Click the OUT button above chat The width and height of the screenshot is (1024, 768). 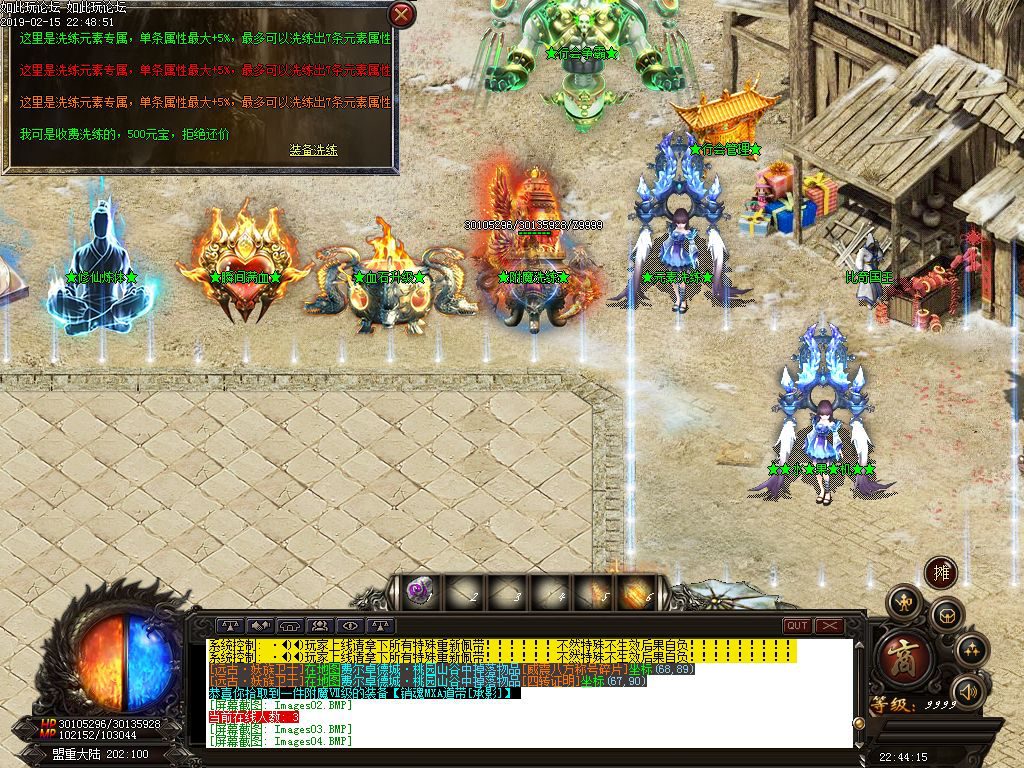(797, 626)
